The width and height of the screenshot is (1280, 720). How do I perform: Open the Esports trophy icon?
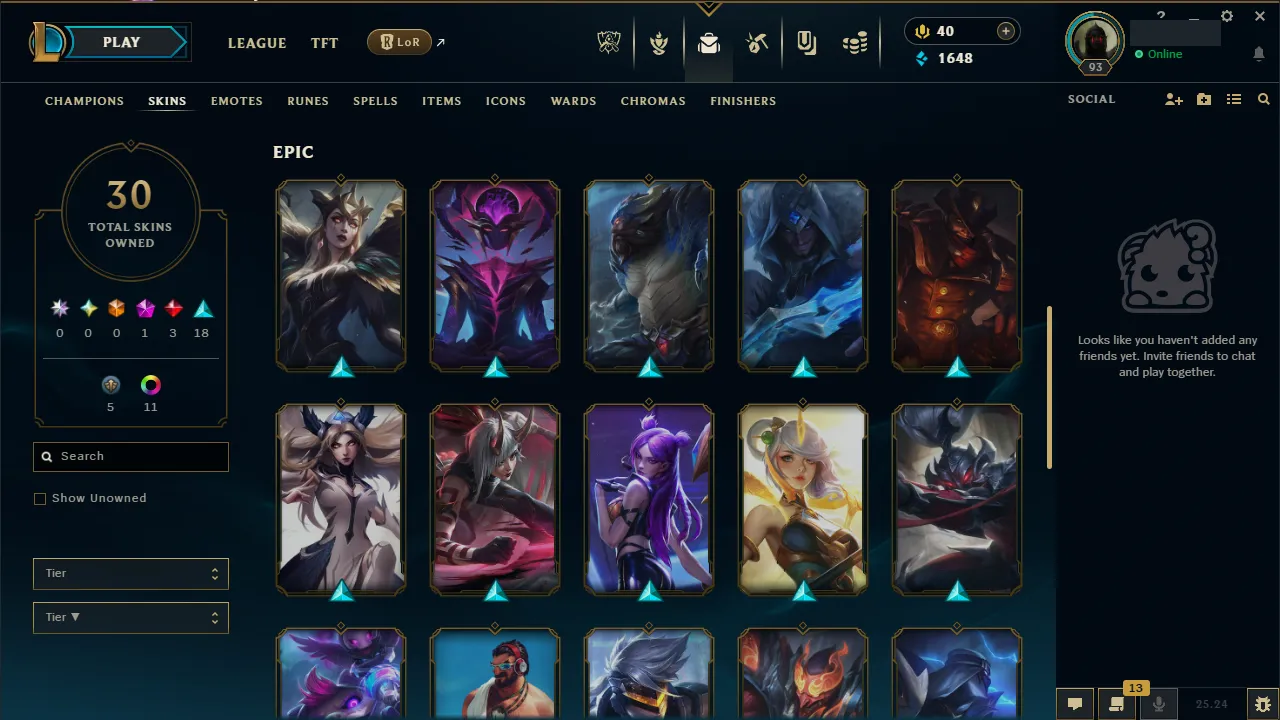point(610,43)
